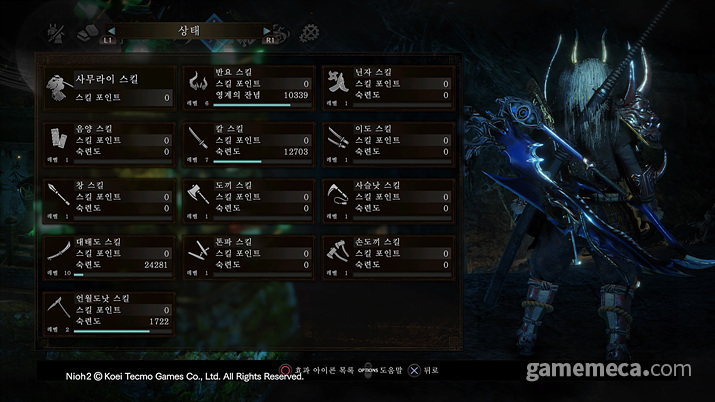Open the 음양 스킬 (Onmyo Magic) tile
715x402 pixels.
(109, 143)
